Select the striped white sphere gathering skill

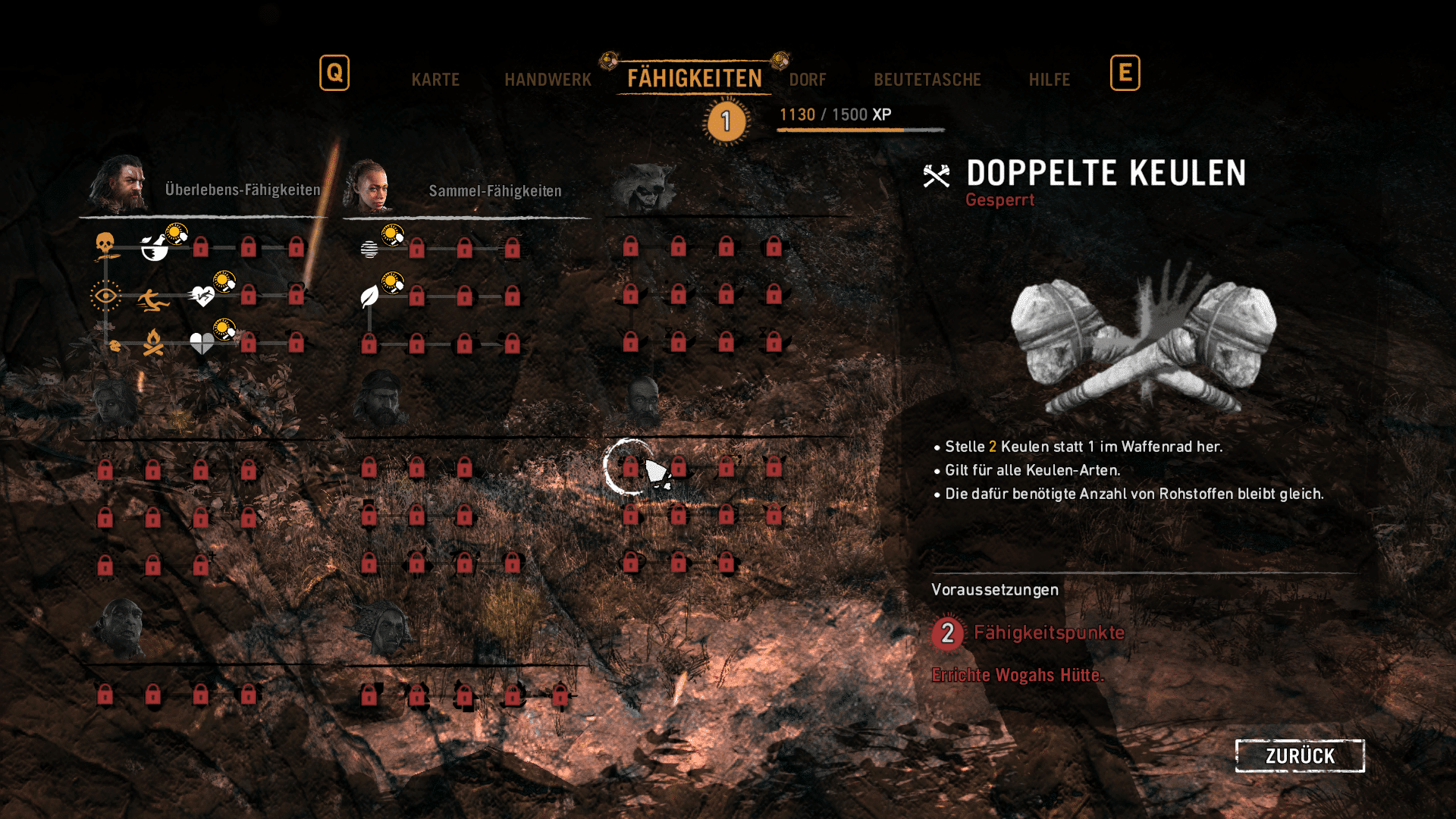369,249
